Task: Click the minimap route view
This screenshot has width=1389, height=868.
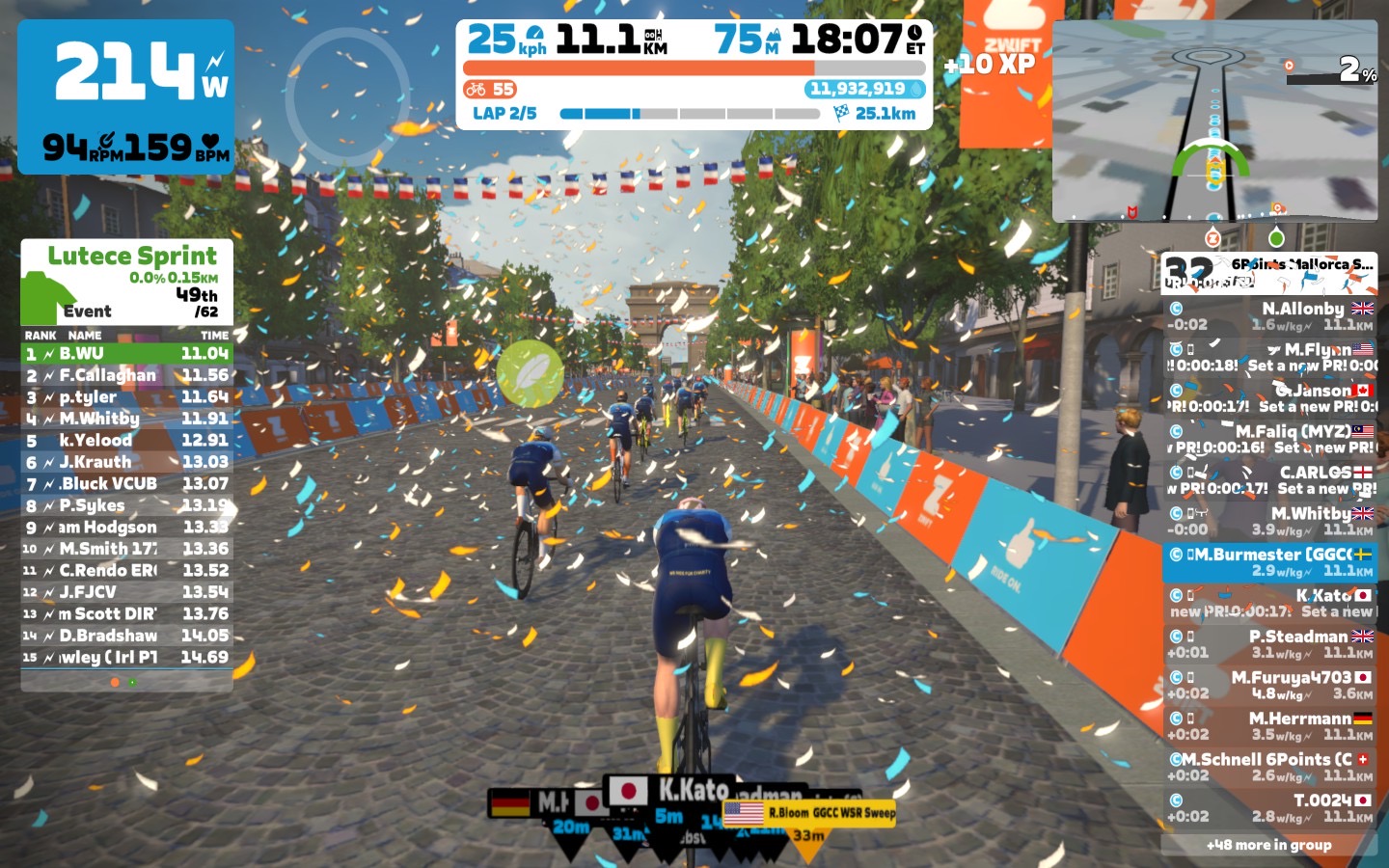Action: coord(1214,121)
